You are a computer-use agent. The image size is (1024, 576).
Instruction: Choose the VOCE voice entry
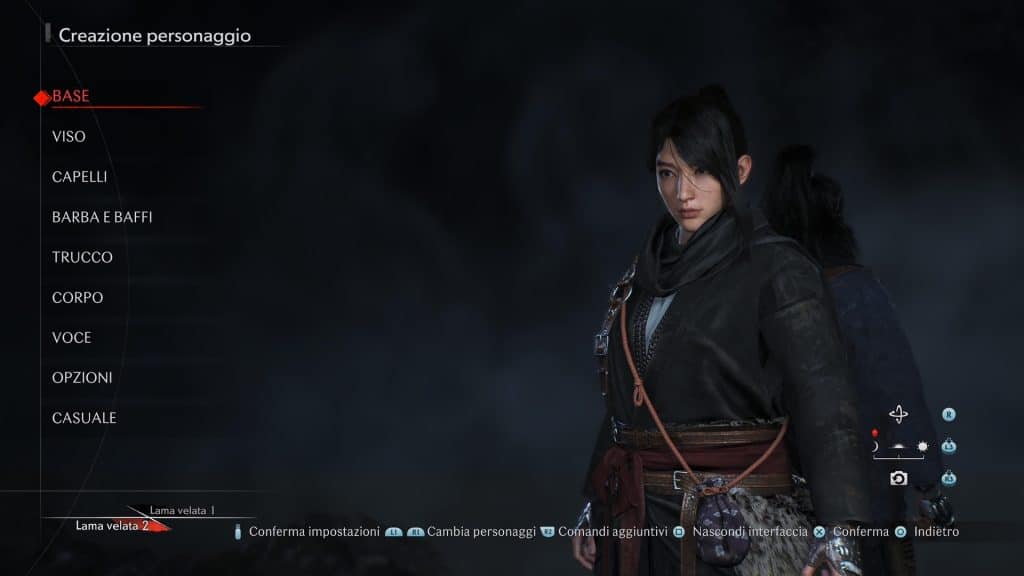pos(72,337)
